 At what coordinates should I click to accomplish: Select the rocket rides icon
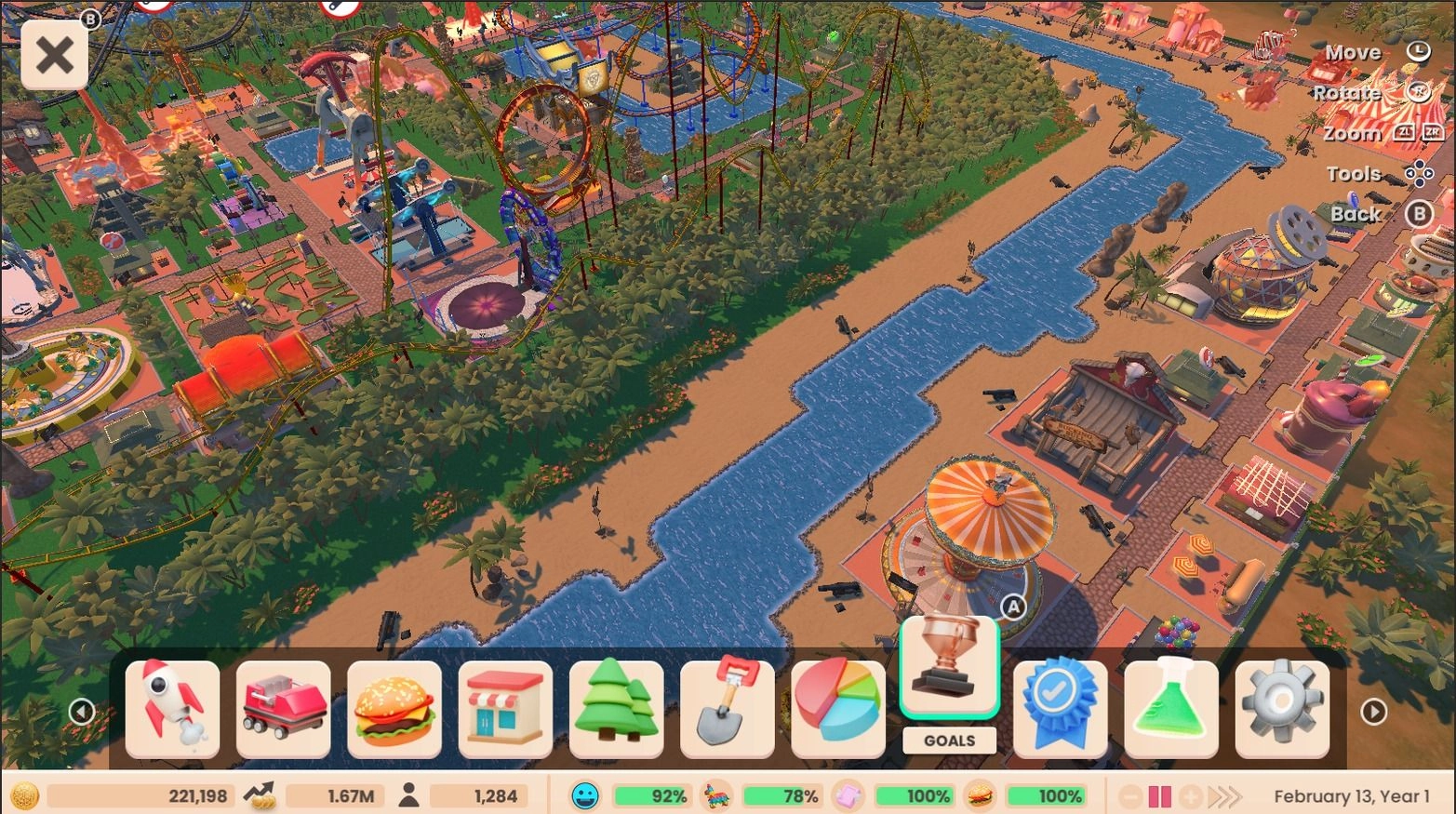(x=170, y=709)
